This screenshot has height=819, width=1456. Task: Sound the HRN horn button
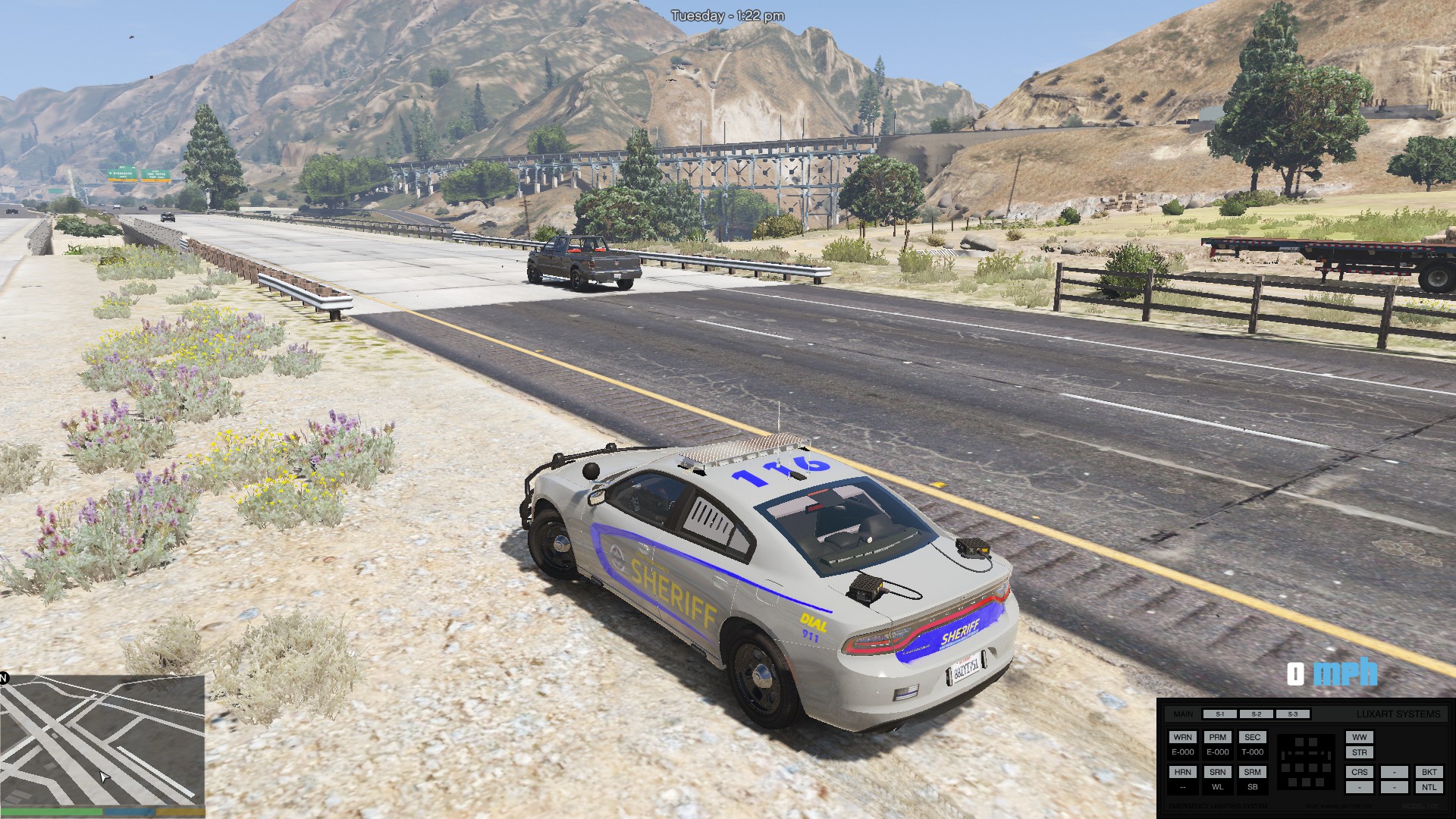1182,772
